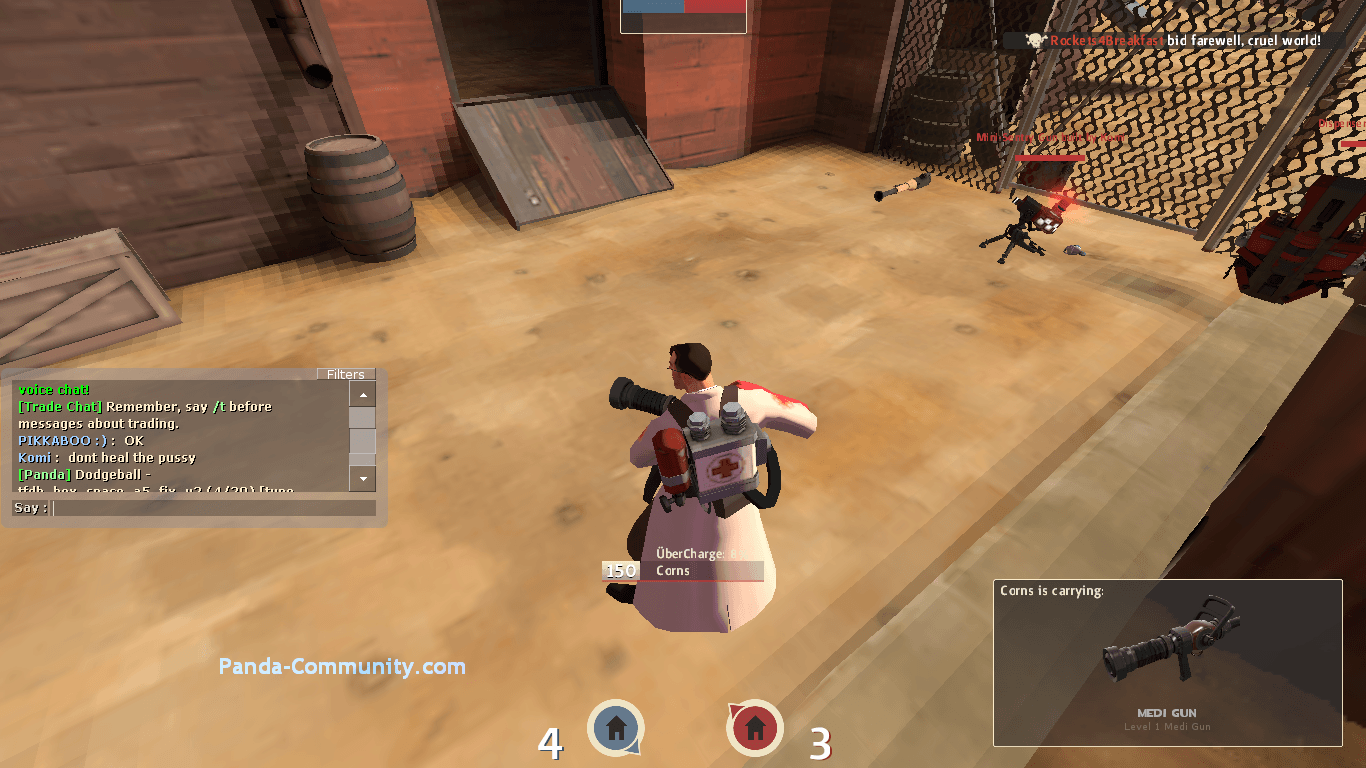Select the red team control point icon
The height and width of the screenshot is (768, 1366).
pyautogui.click(x=755, y=727)
